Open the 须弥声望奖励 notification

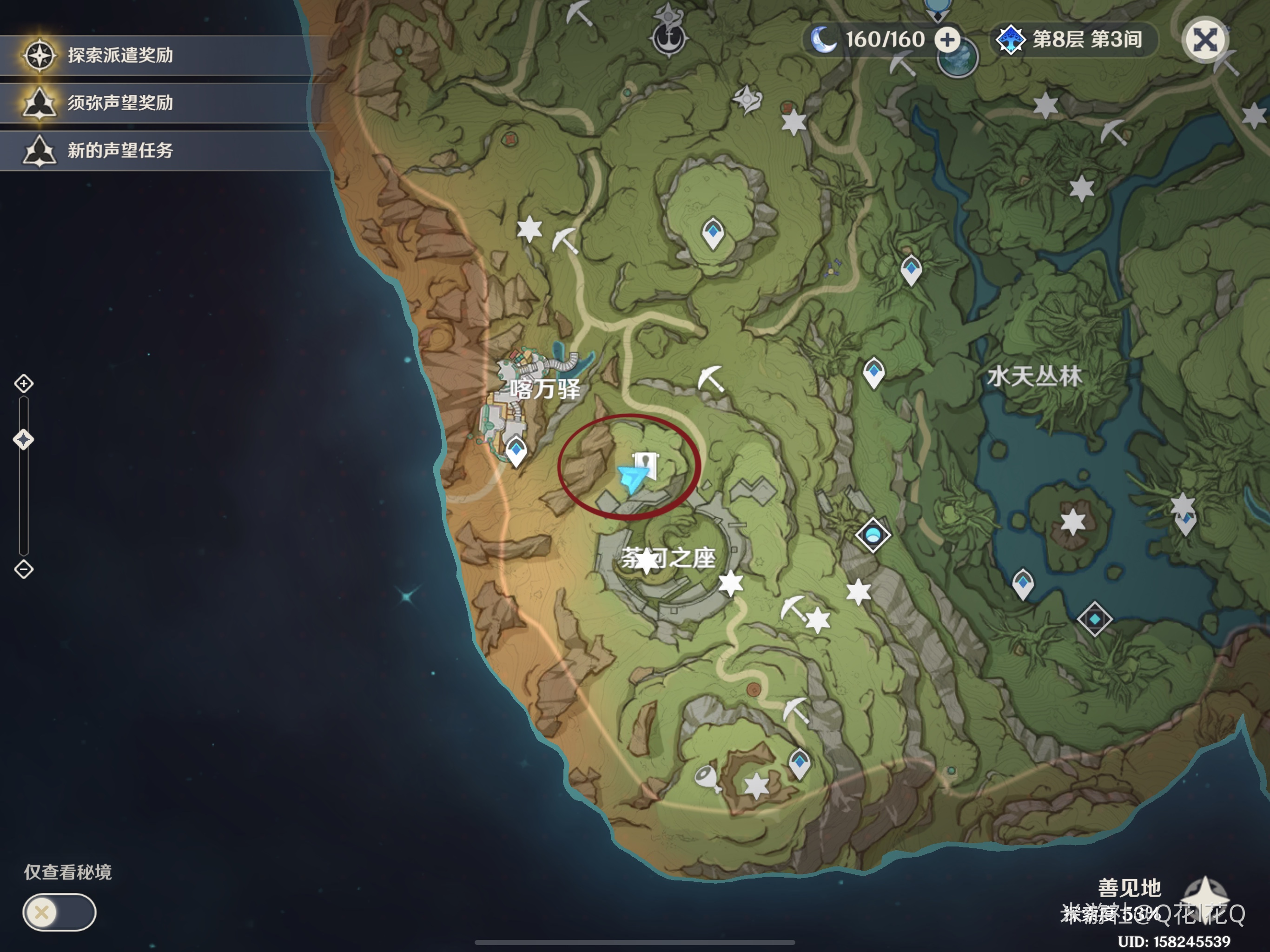coord(120,103)
